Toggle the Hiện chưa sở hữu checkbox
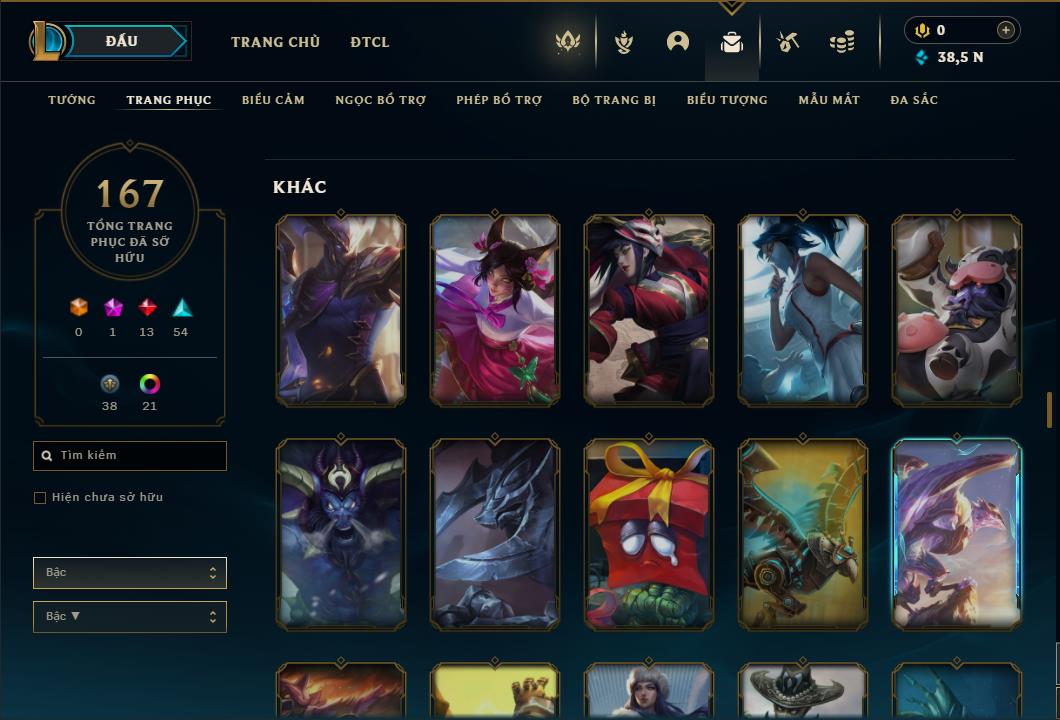This screenshot has height=720, width=1060. pyautogui.click(x=40, y=498)
